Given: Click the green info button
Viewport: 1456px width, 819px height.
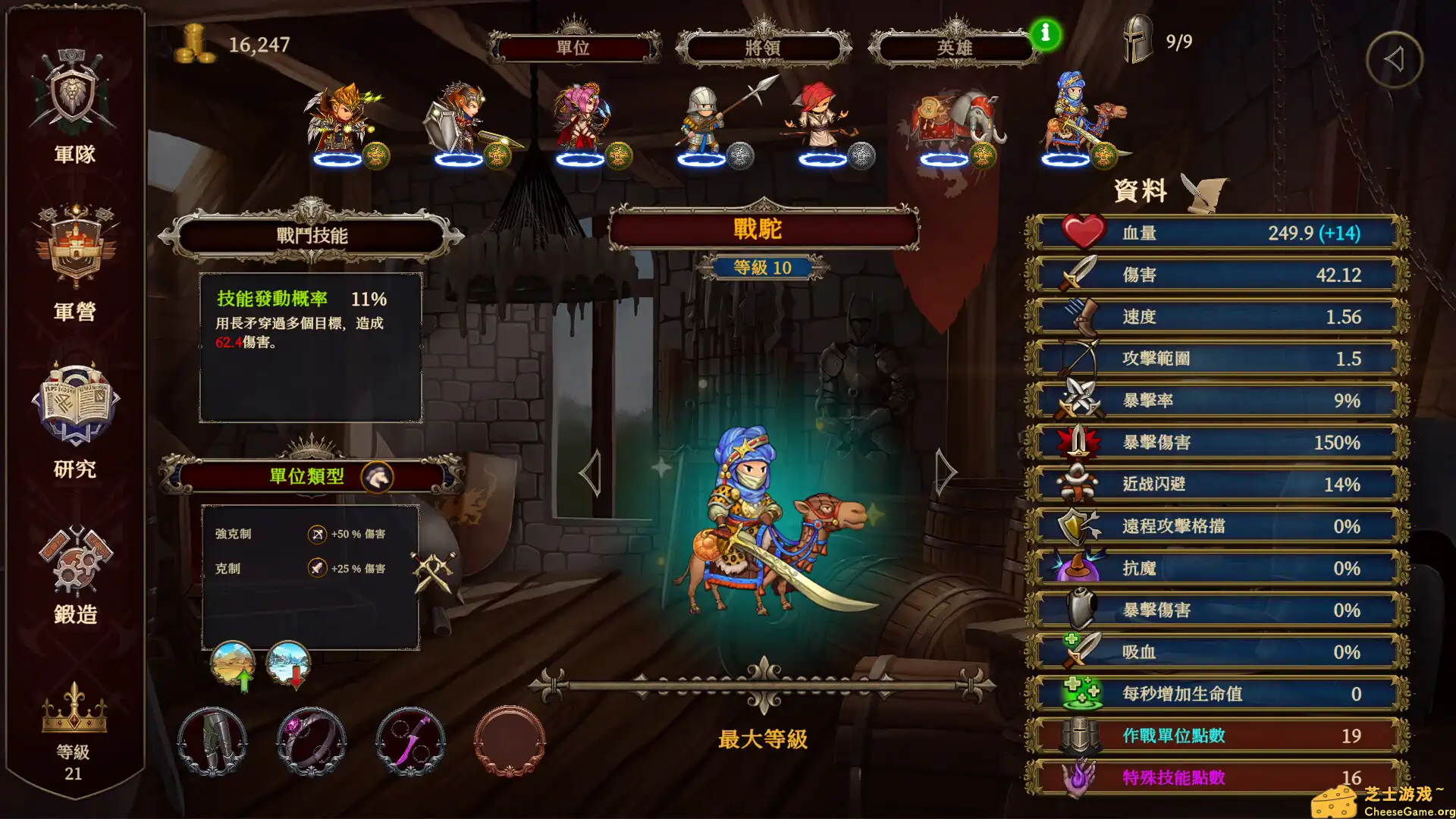Looking at the screenshot, I should tap(1045, 33).
